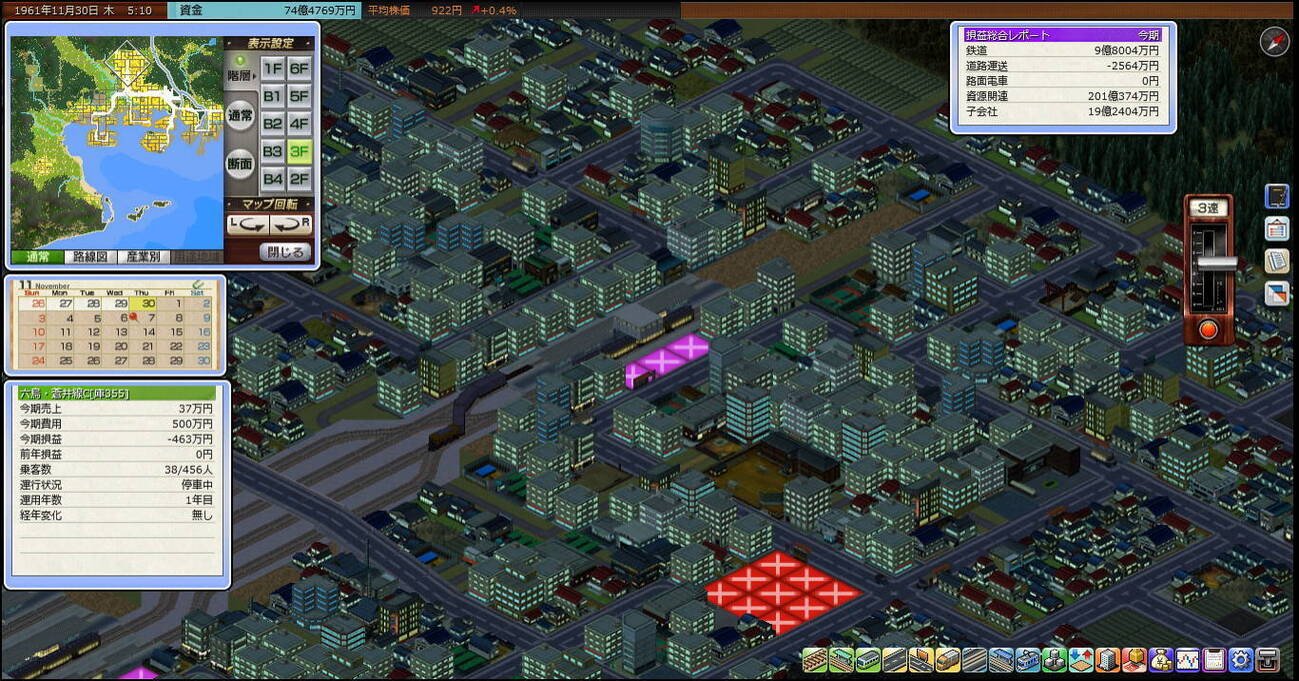The image size is (1299, 681).
Task: Select the 1F floor layer button
Action: point(272,69)
